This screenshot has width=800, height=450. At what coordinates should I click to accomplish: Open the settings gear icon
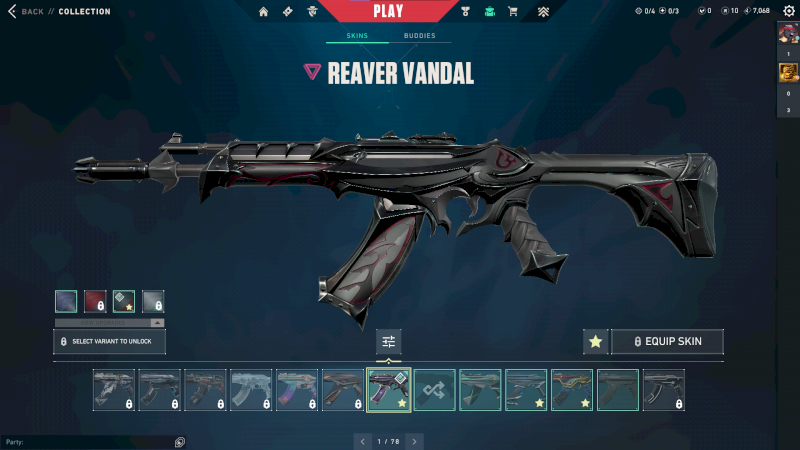click(788, 11)
